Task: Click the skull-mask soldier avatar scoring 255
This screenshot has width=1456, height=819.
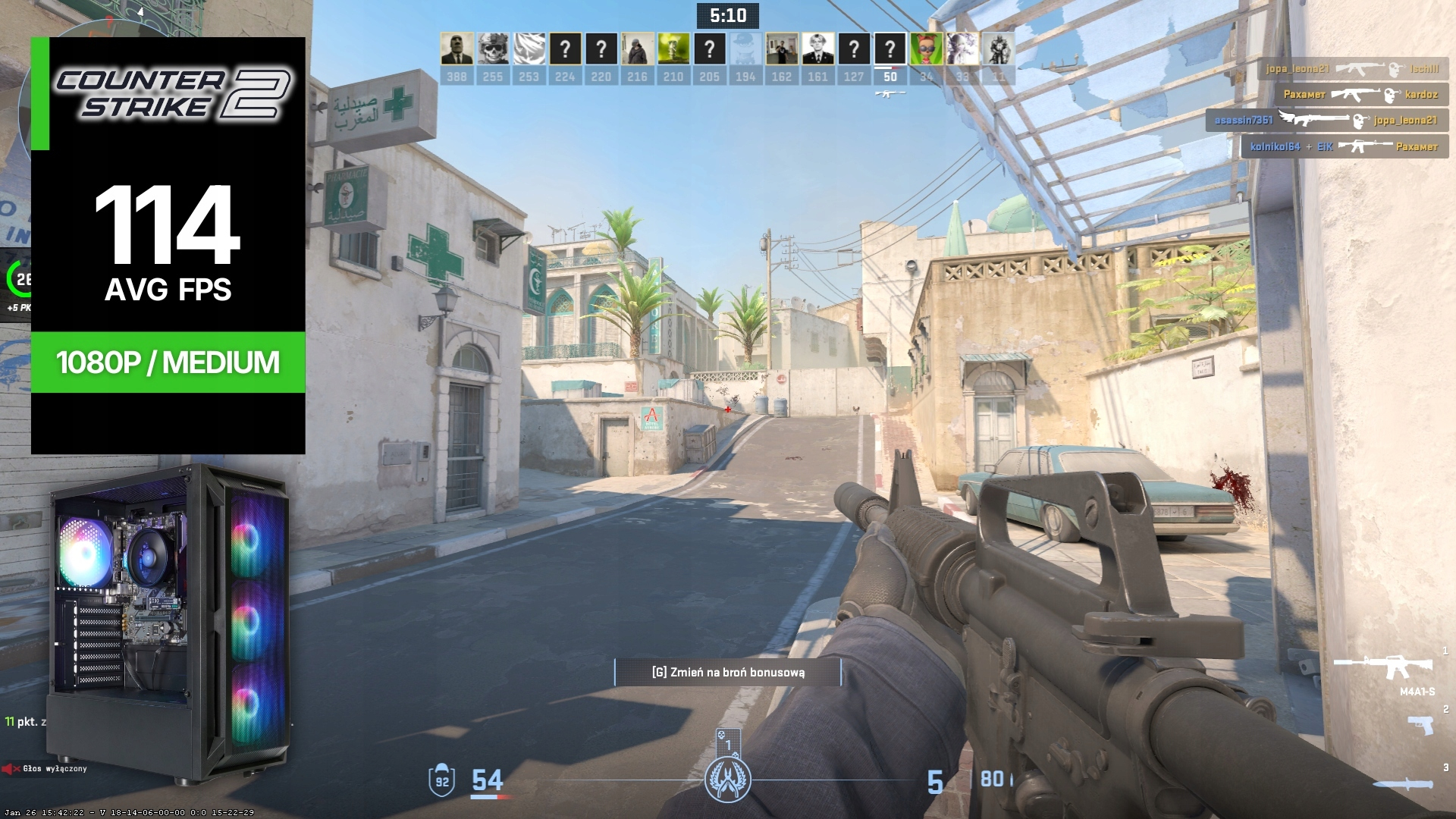Action: pyautogui.click(x=493, y=49)
